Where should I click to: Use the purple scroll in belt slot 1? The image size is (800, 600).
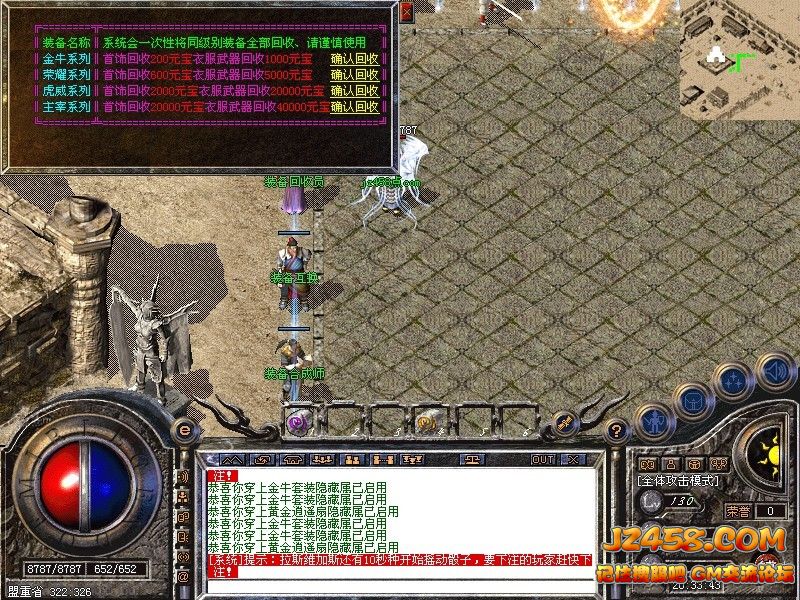(297, 421)
